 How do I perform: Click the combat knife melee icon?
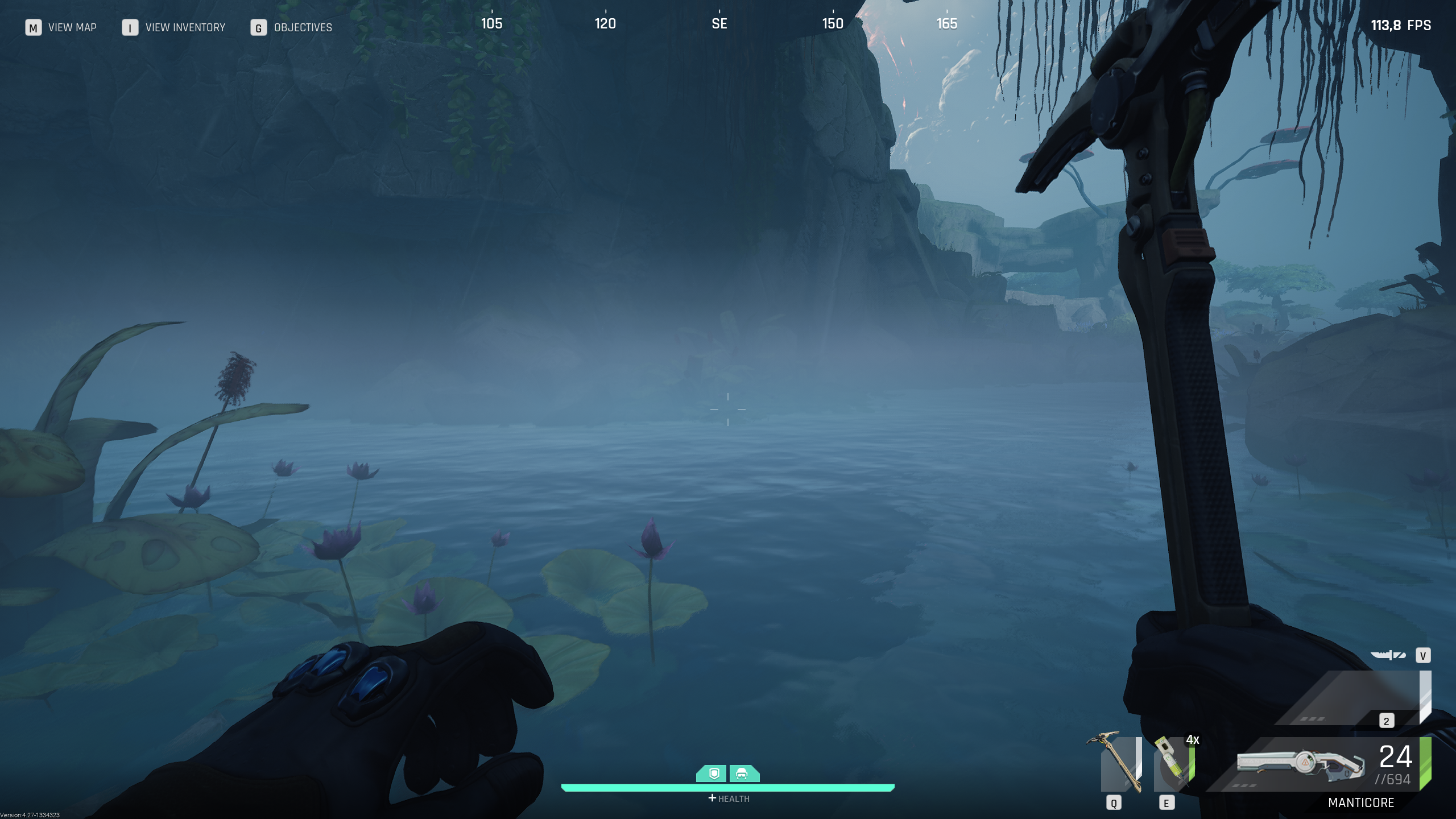coord(1388,655)
